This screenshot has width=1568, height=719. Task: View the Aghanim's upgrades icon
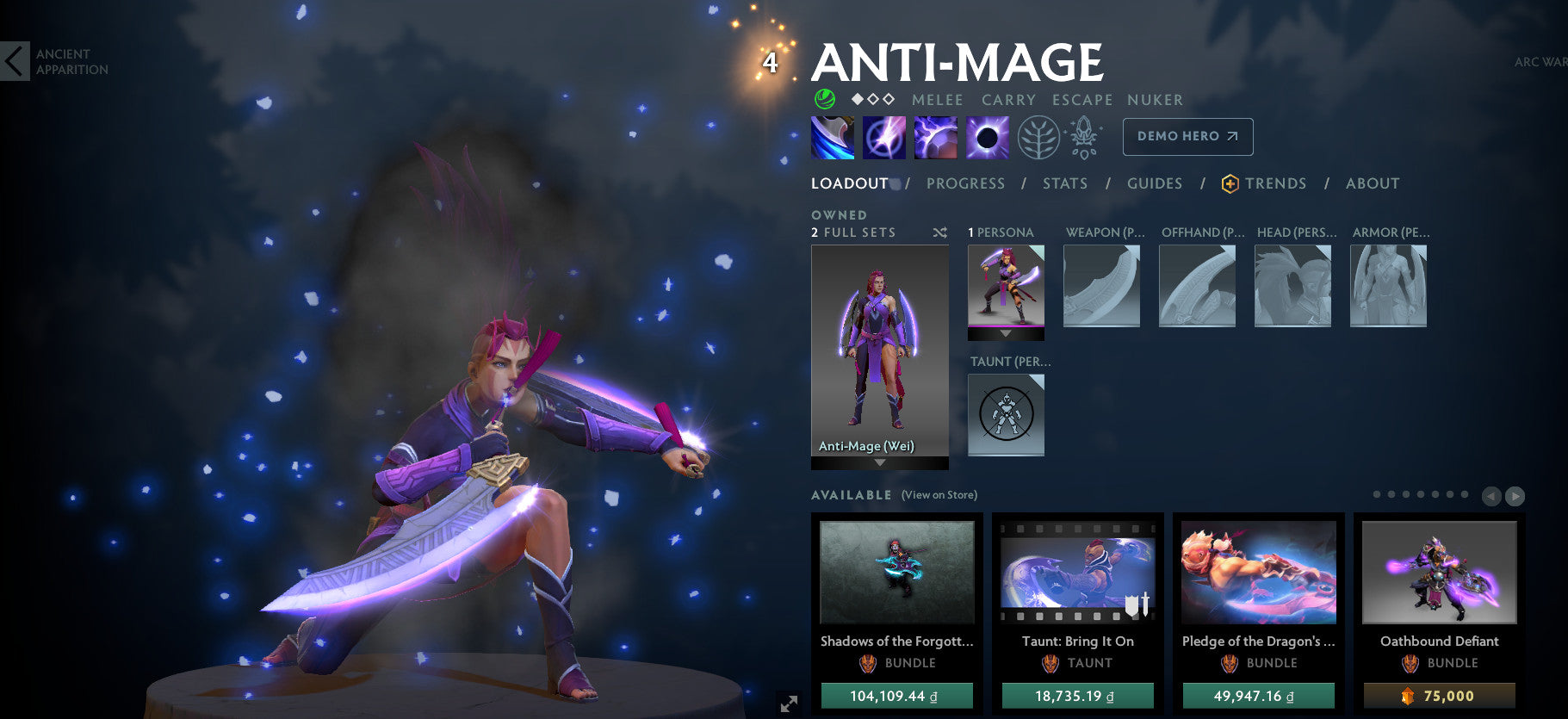[x=1082, y=137]
